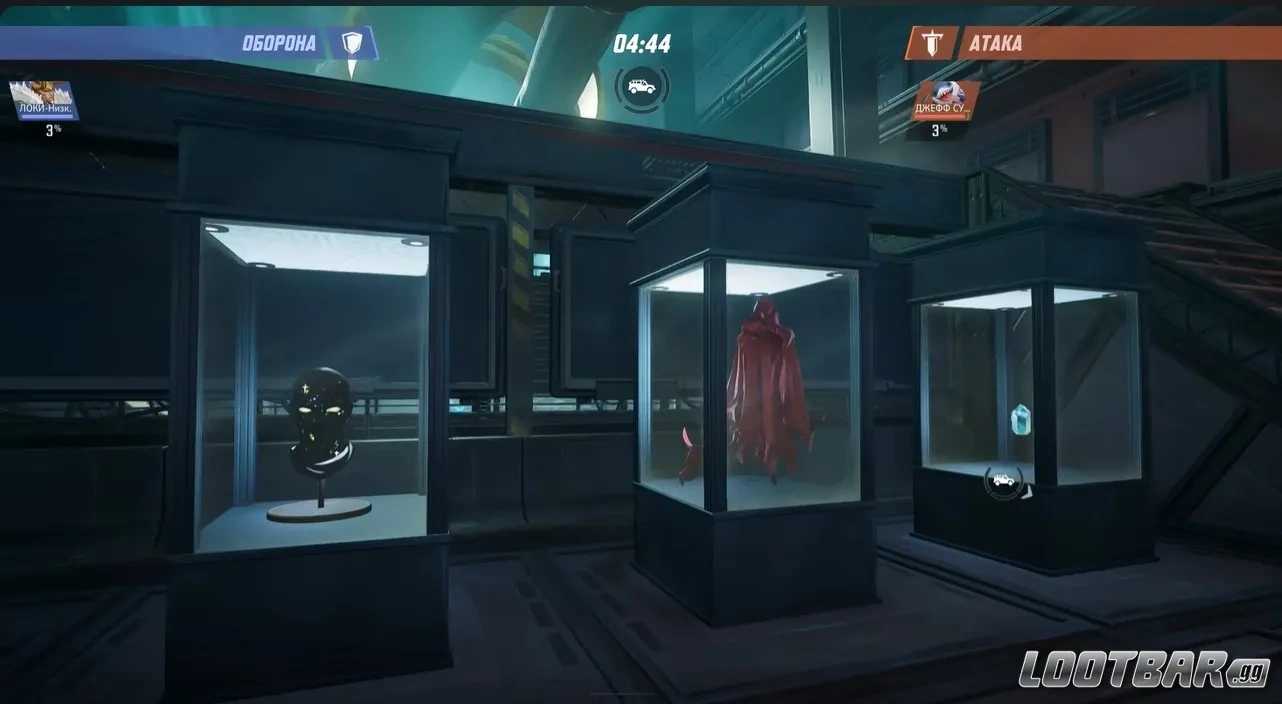The image size is (1282, 704).
Task: Click the attack team sword icon
Action: 930,44
